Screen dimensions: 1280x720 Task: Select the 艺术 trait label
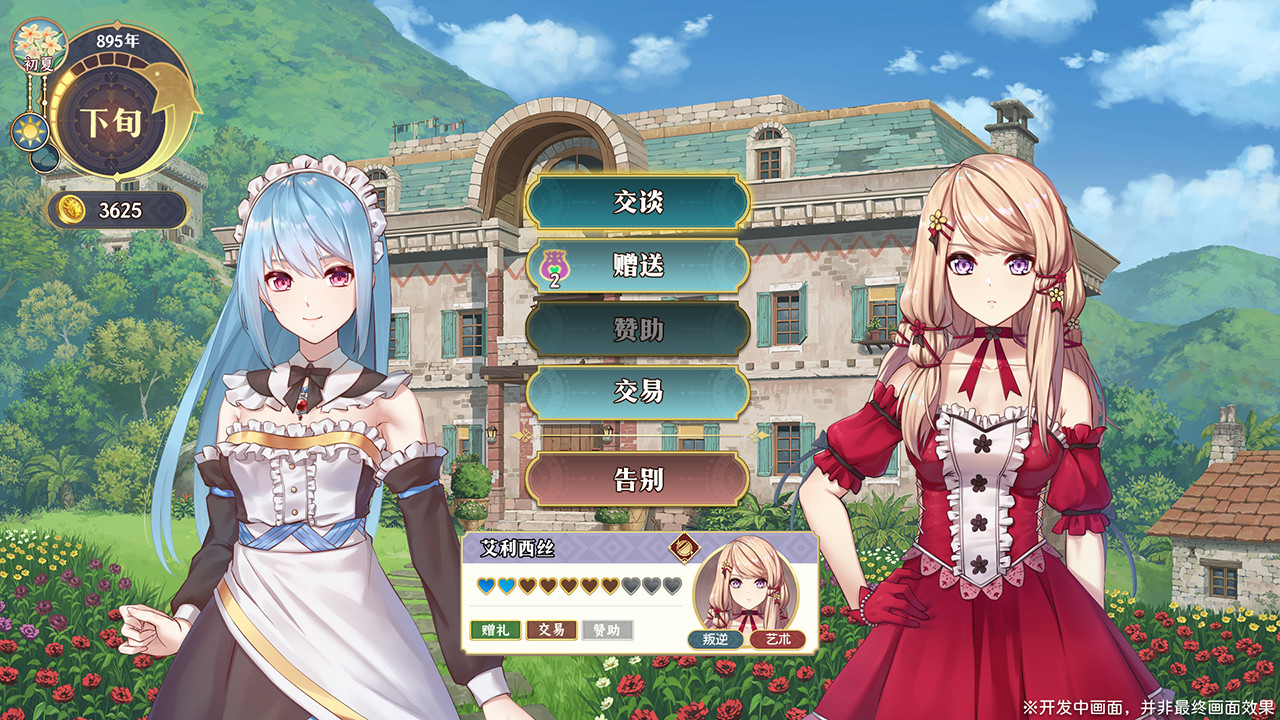click(777, 640)
